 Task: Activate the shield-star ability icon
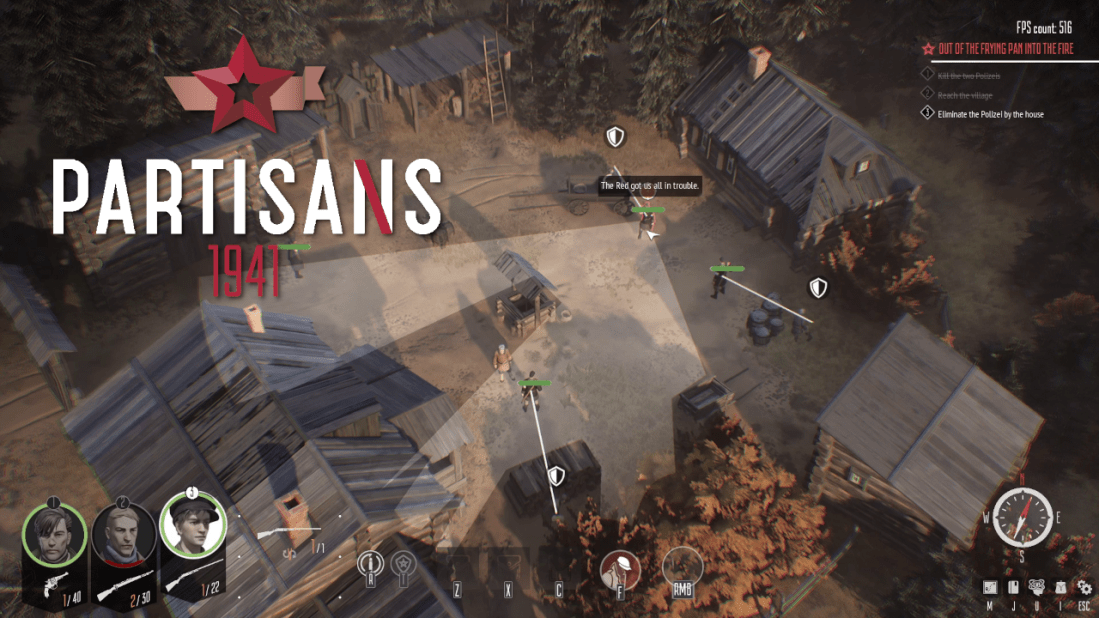click(x=403, y=565)
